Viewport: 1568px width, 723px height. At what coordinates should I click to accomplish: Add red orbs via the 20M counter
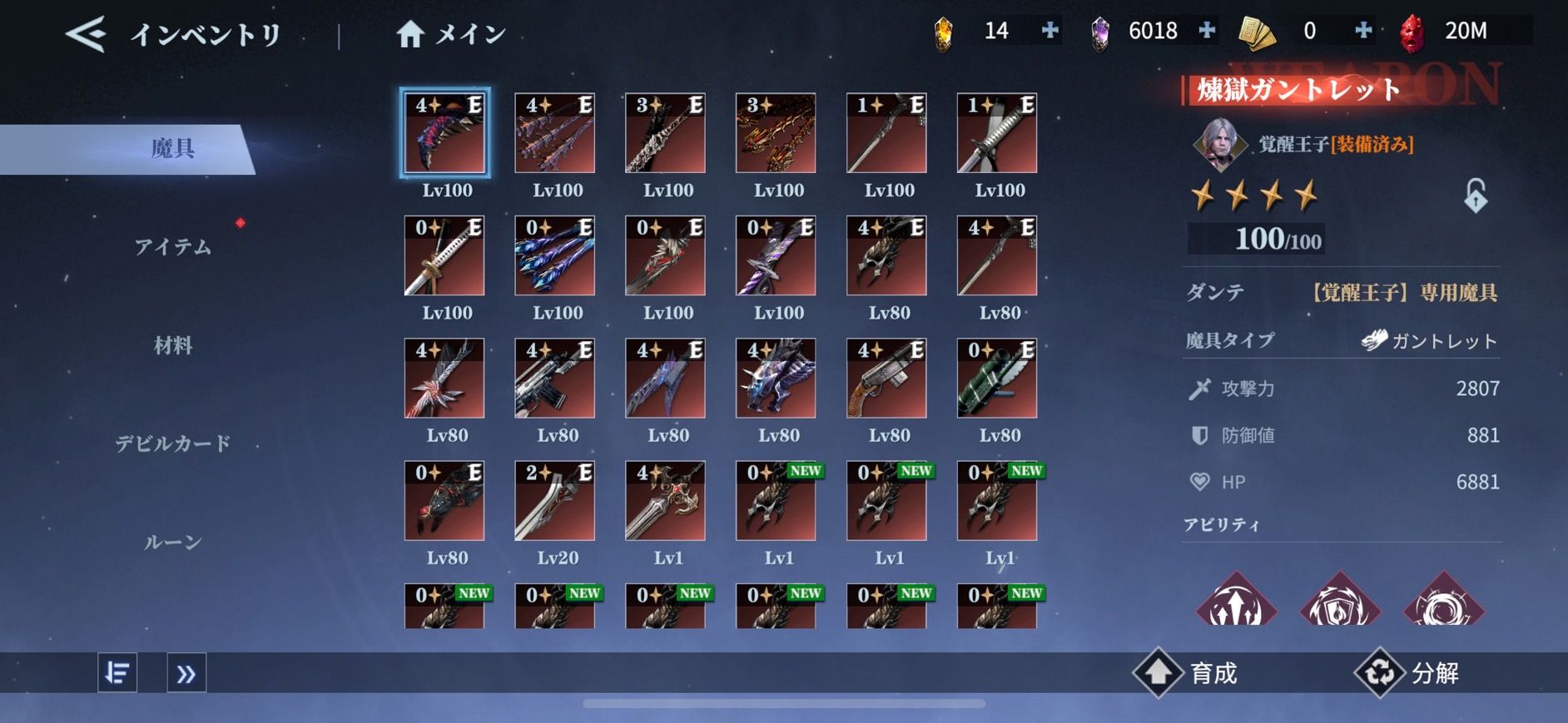coord(1465,31)
